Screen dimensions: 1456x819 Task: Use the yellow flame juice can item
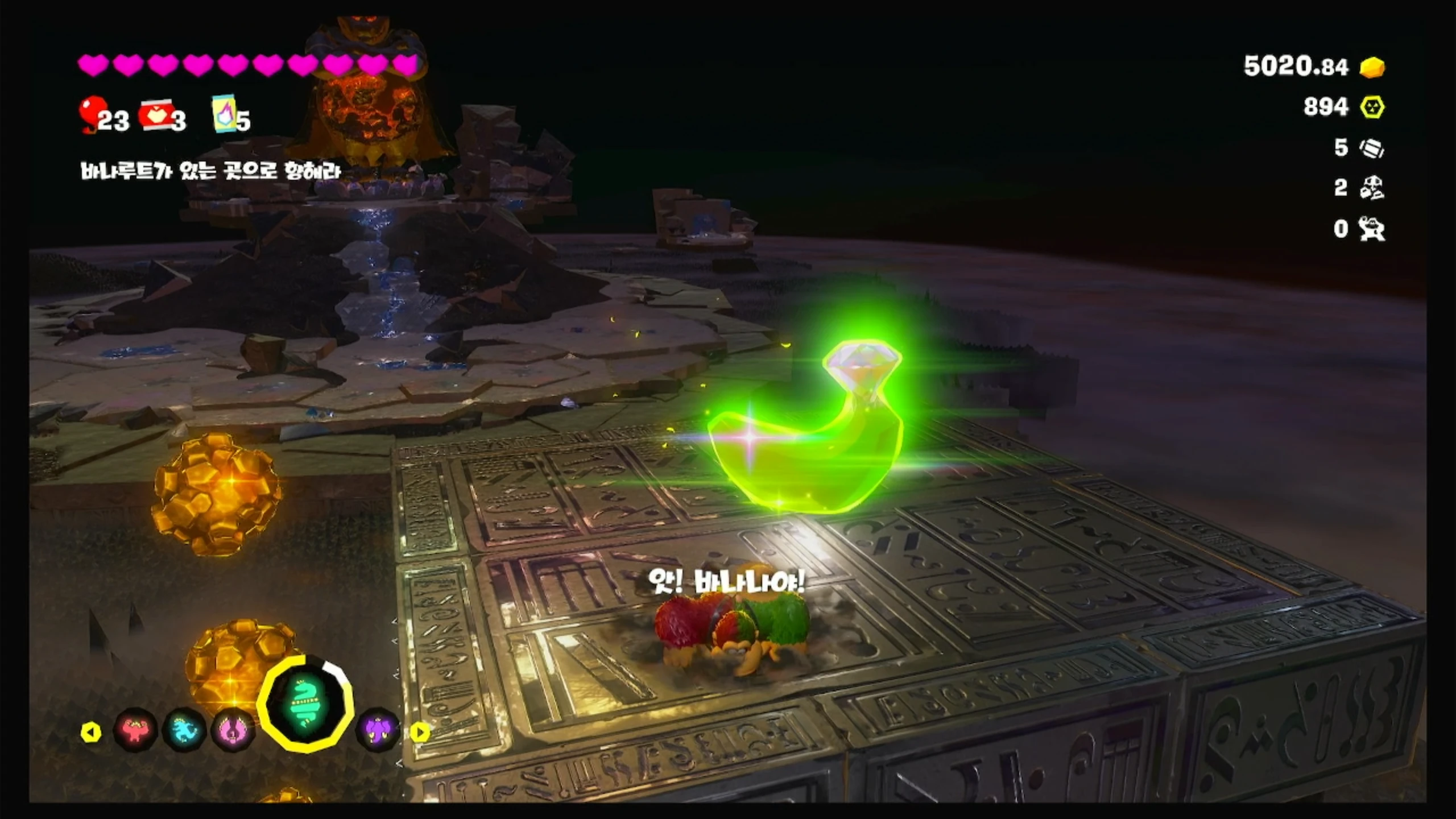[x=224, y=114]
